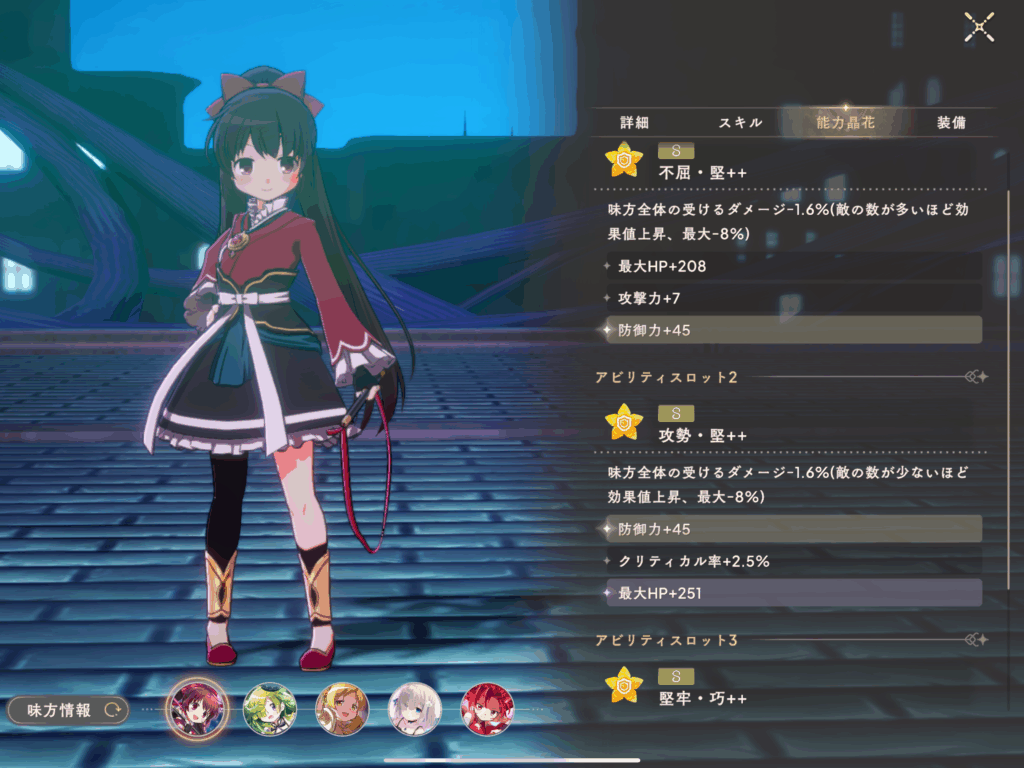Screen dimensions: 1024x768
Task: Select the 最大HP+208 stat row
Action: pos(793,266)
